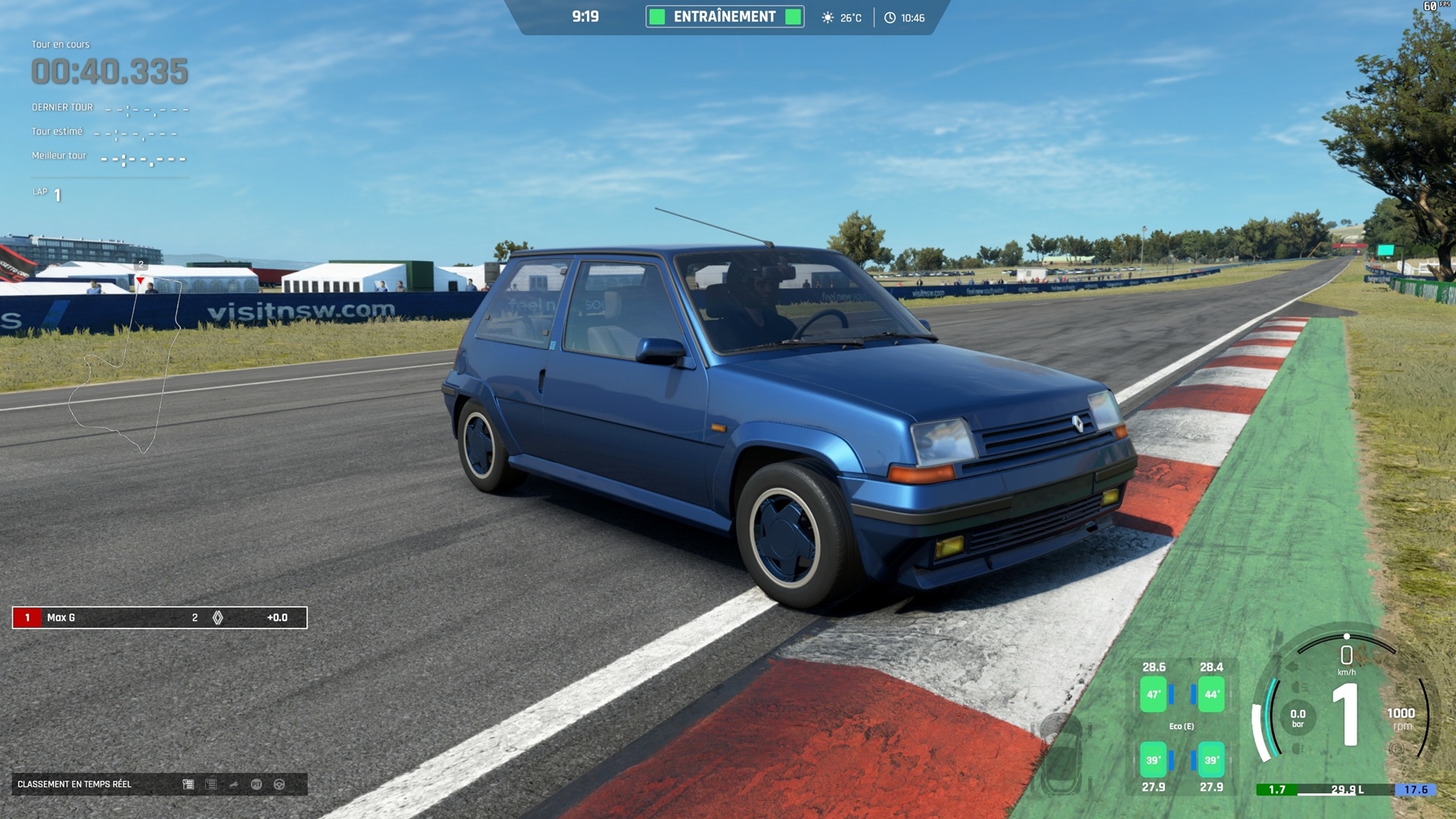The image size is (1456, 819).
Task: Select the steering wheel driver aids icon
Action: [279, 784]
